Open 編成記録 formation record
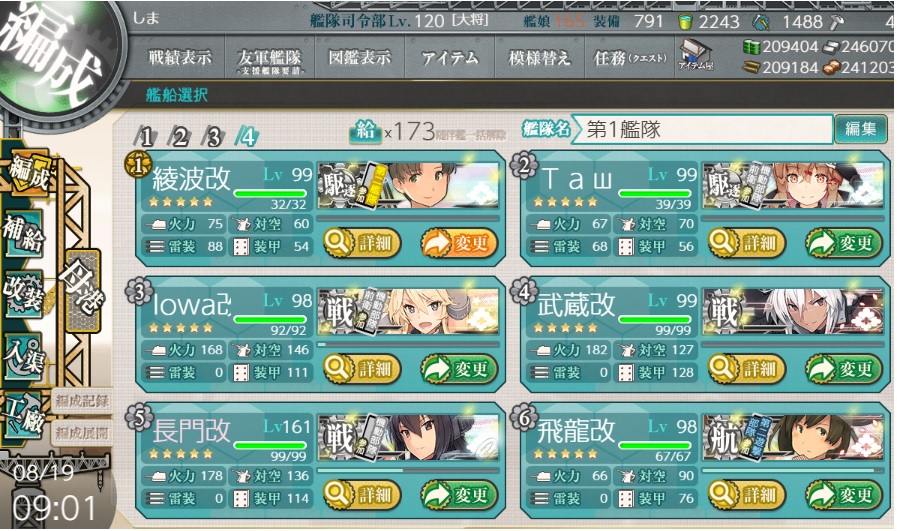The height and width of the screenshot is (531, 897). [82, 401]
